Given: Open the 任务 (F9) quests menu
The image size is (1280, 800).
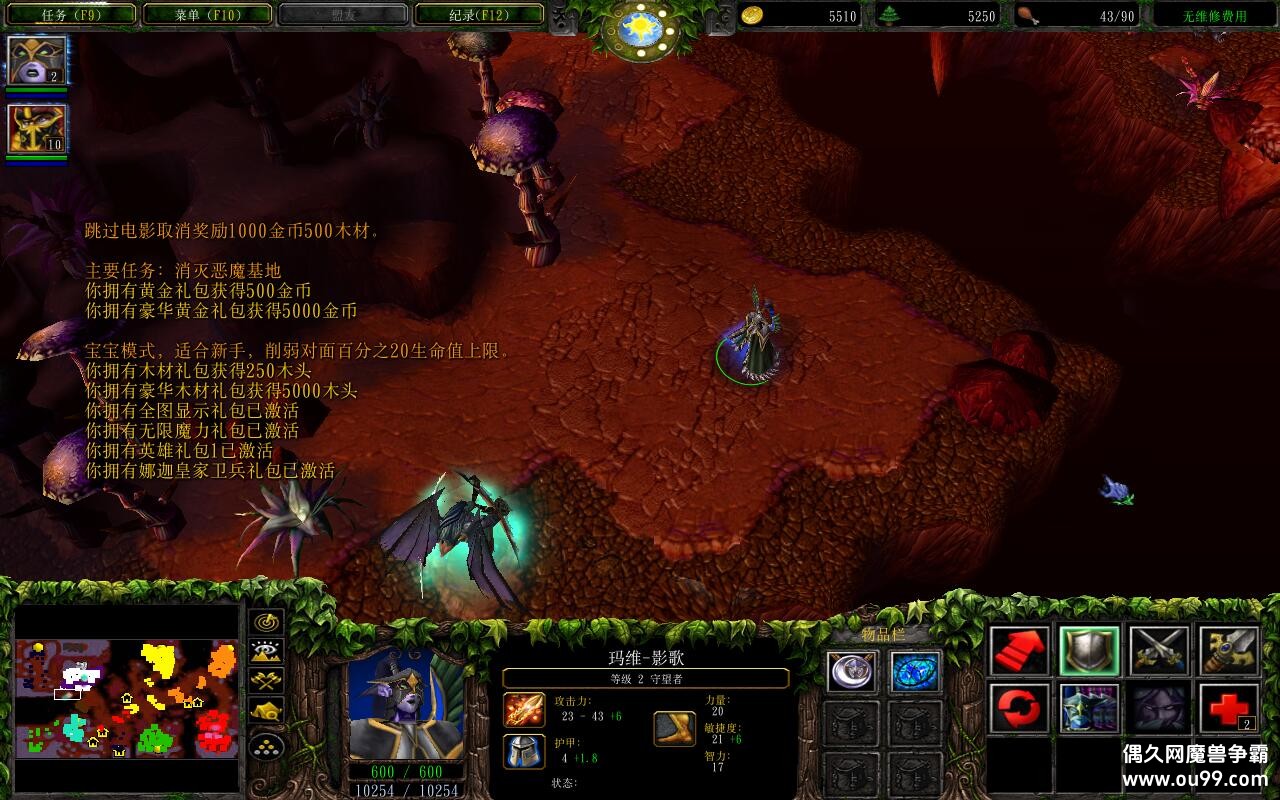Looking at the screenshot, I should [70, 15].
